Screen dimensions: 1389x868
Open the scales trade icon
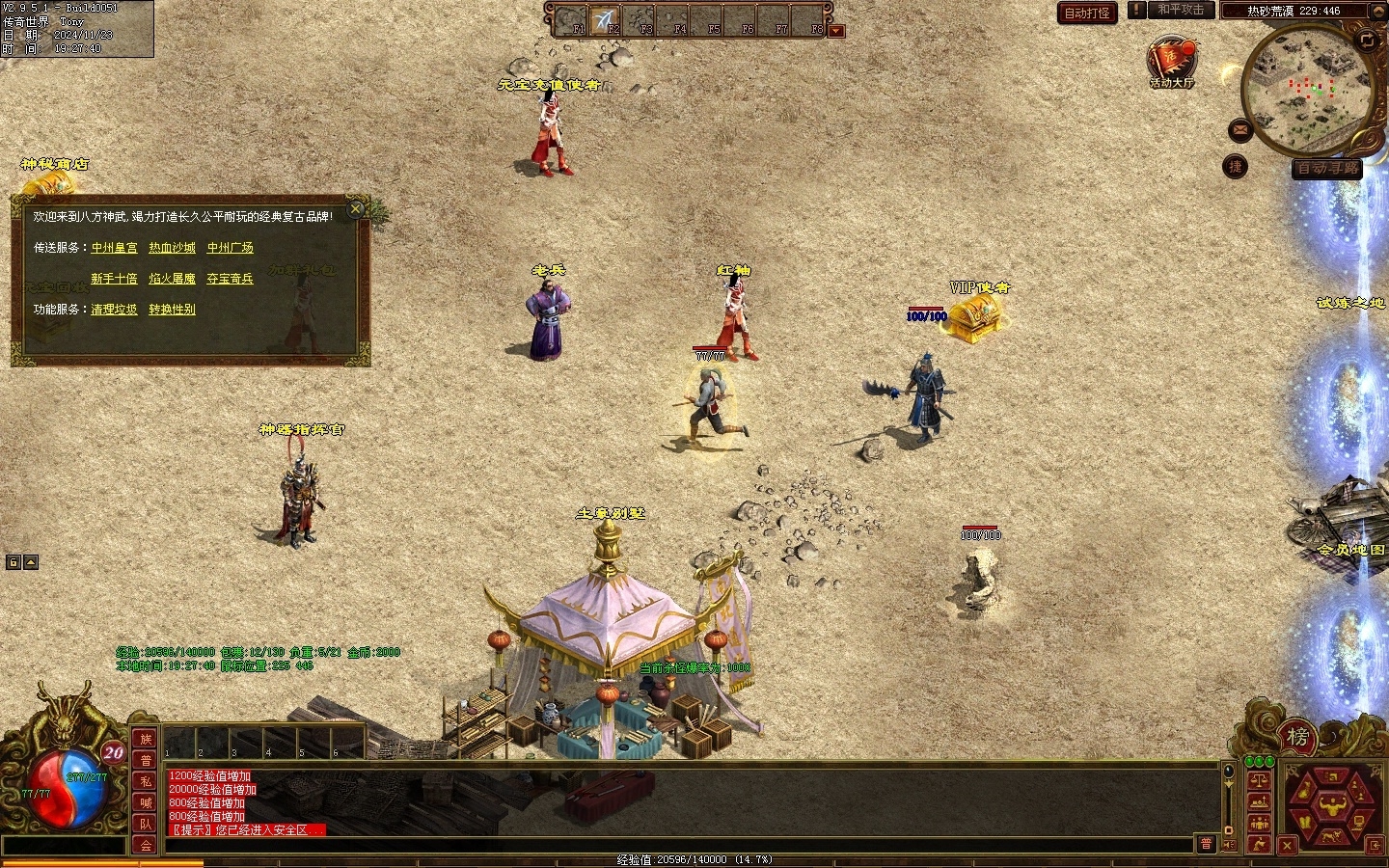[x=1259, y=781]
